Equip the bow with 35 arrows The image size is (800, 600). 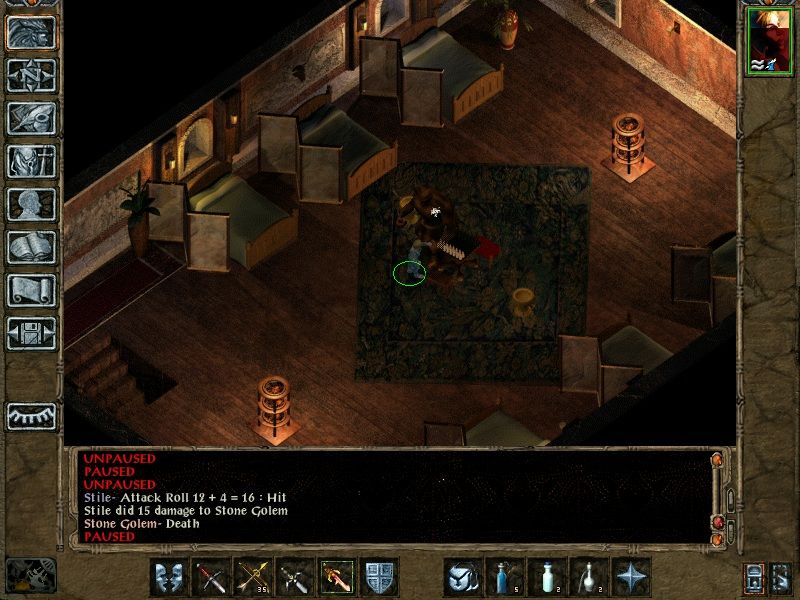point(253,577)
